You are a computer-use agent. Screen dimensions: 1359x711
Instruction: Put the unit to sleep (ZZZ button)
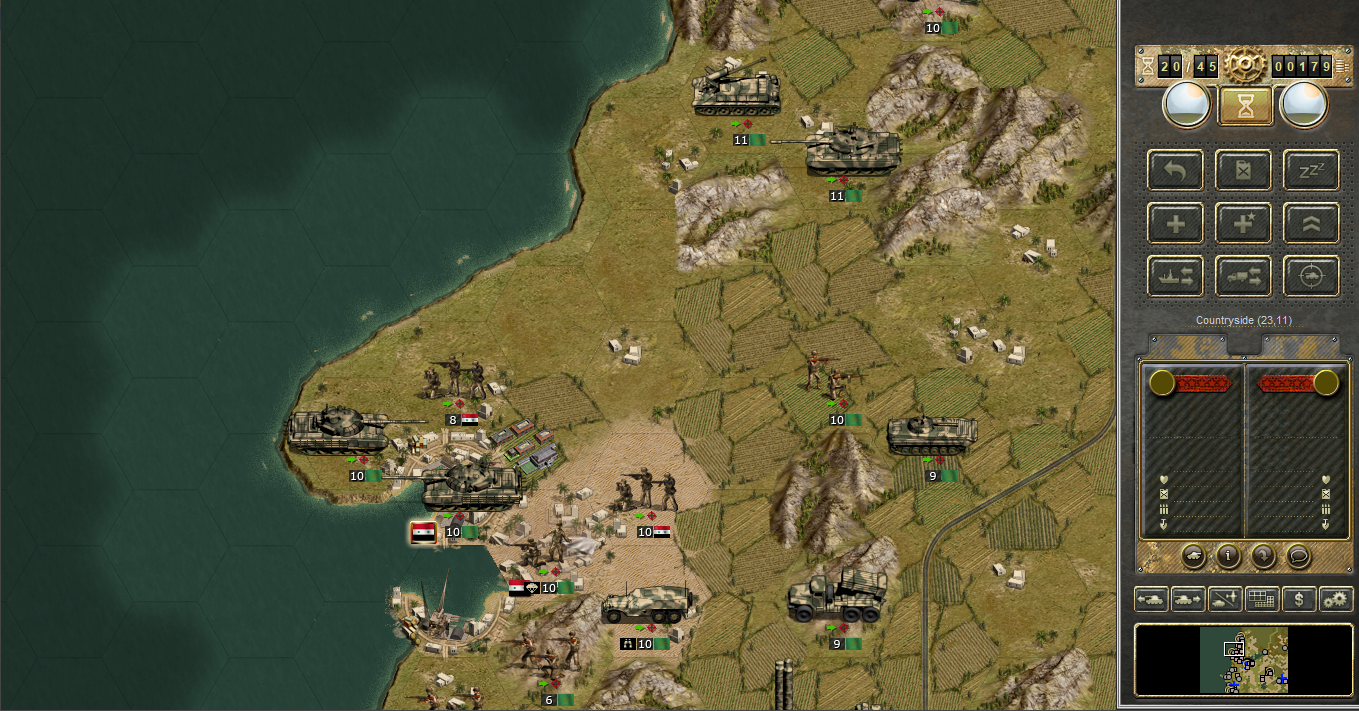tap(1311, 170)
